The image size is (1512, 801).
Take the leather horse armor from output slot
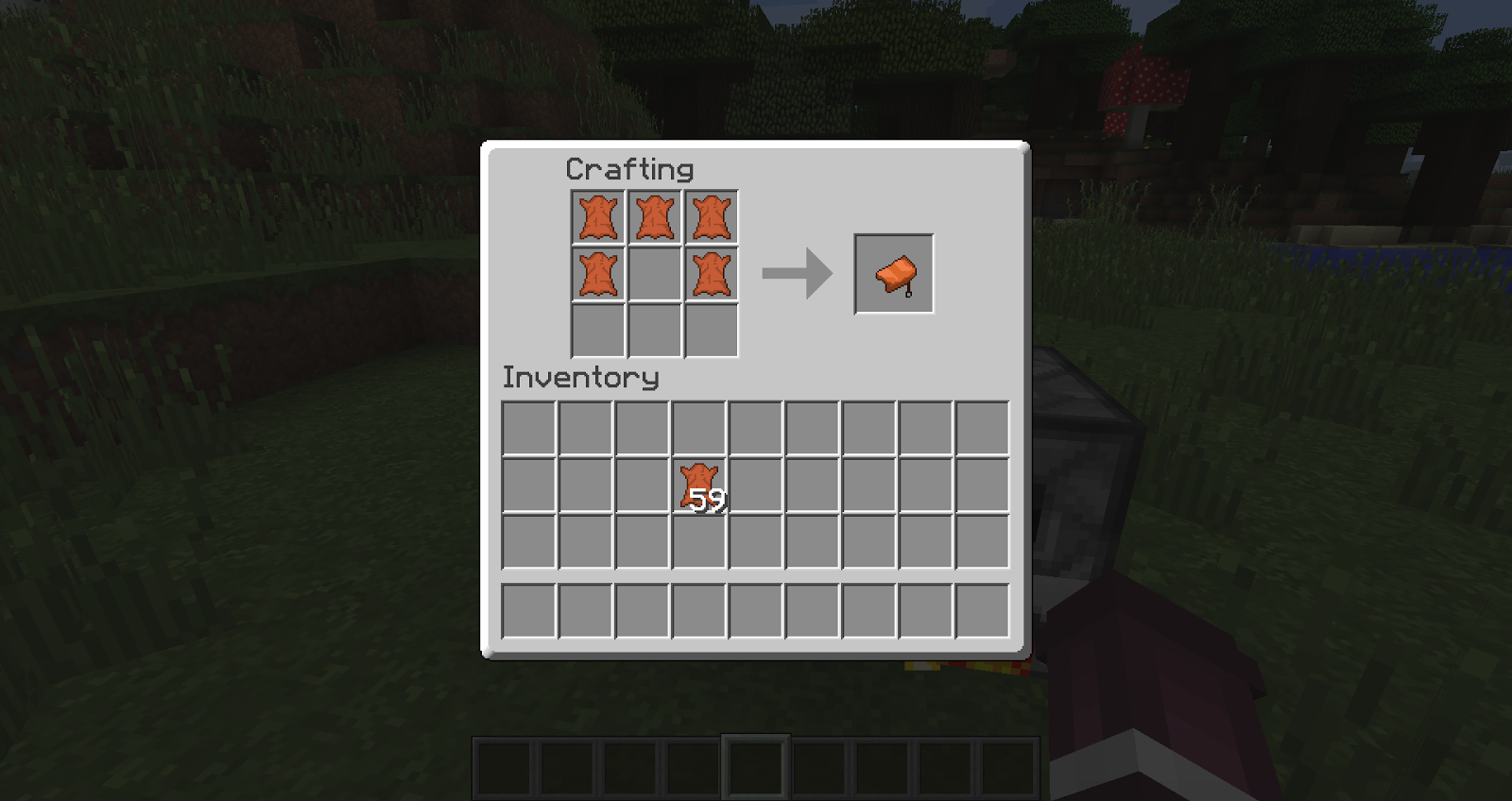tap(892, 275)
